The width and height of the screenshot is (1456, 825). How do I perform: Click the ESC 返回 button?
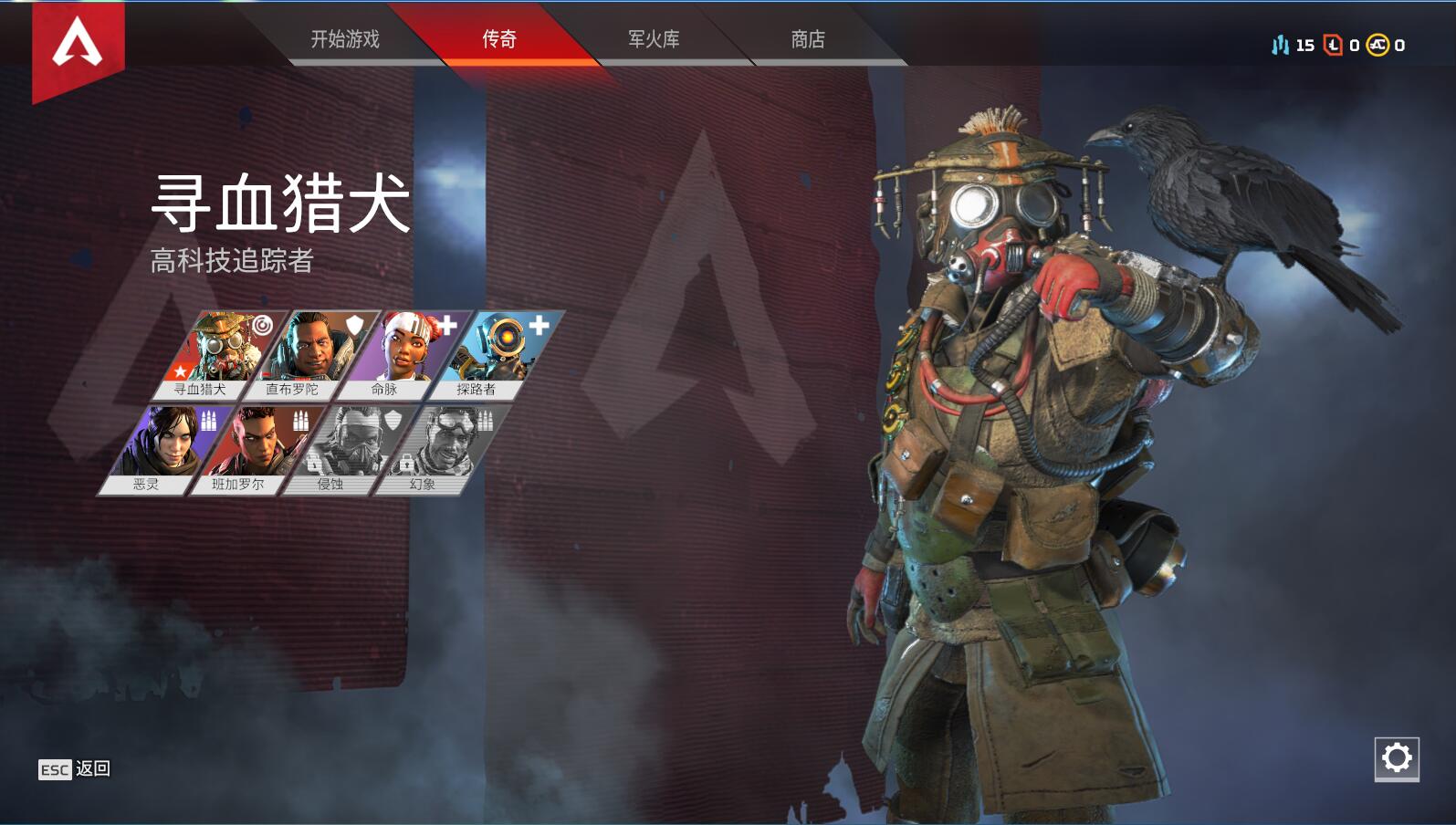tap(73, 769)
